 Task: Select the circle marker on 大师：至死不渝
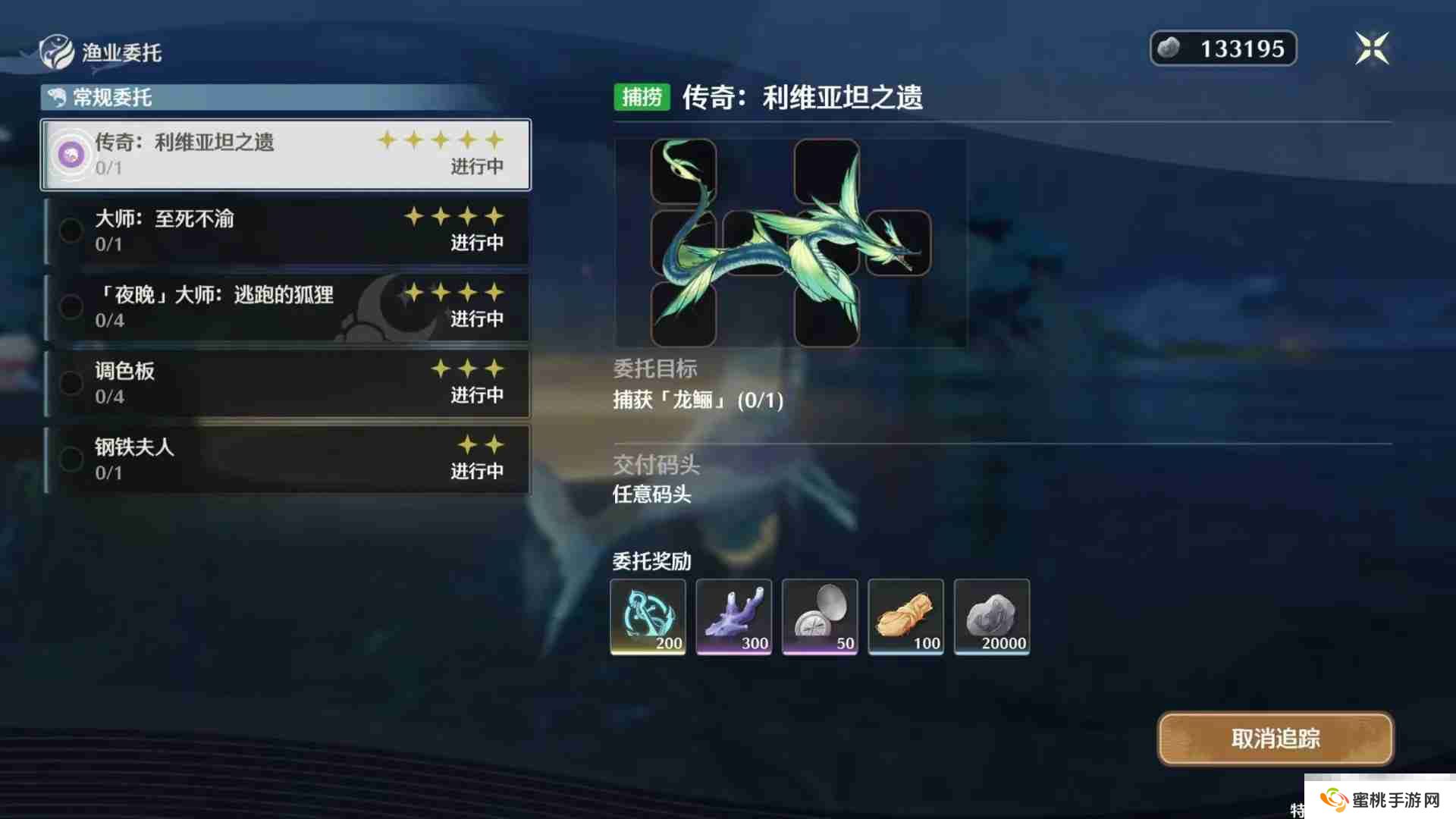(x=71, y=231)
